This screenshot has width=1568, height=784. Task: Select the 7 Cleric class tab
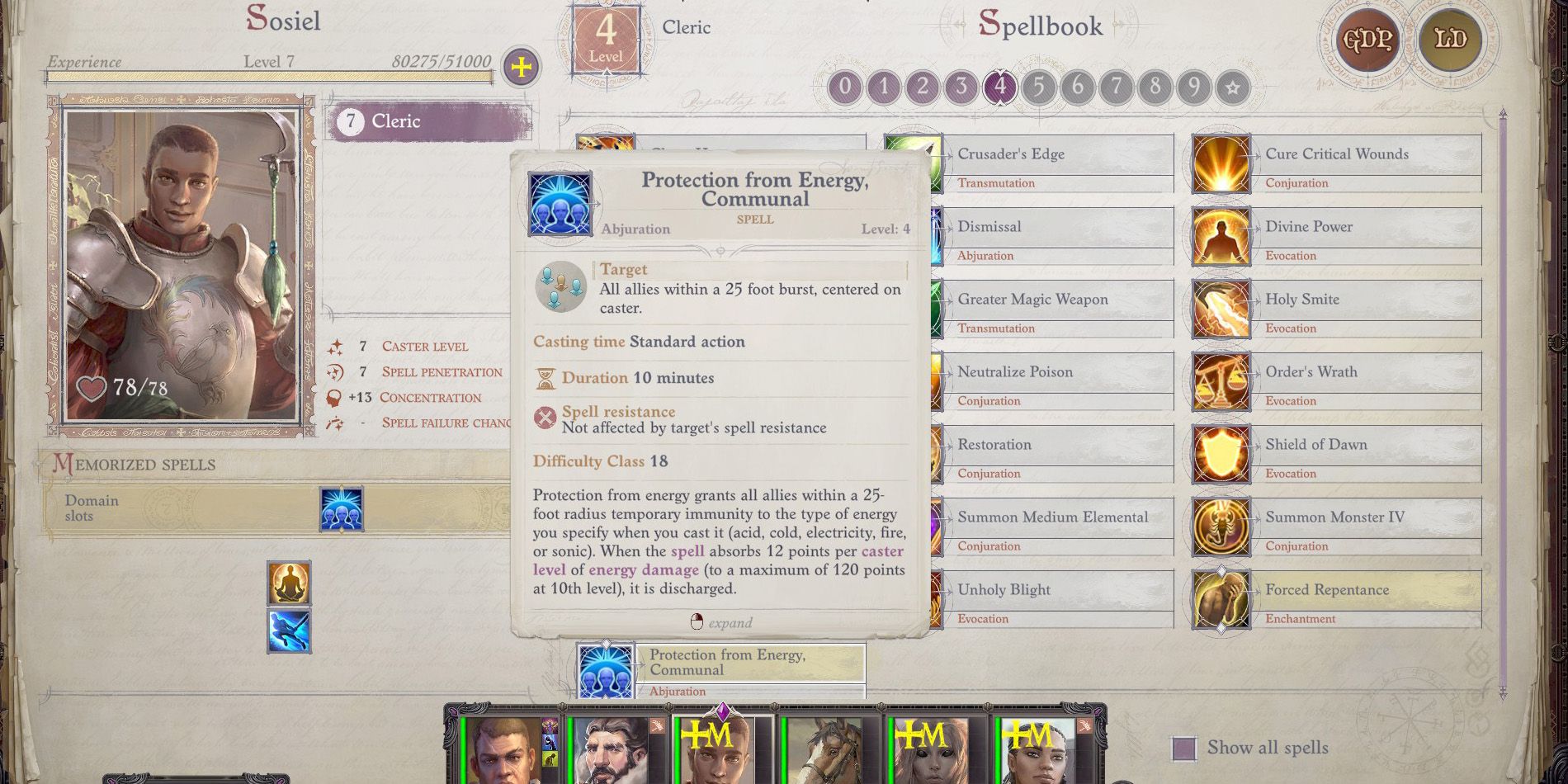click(429, 121)
